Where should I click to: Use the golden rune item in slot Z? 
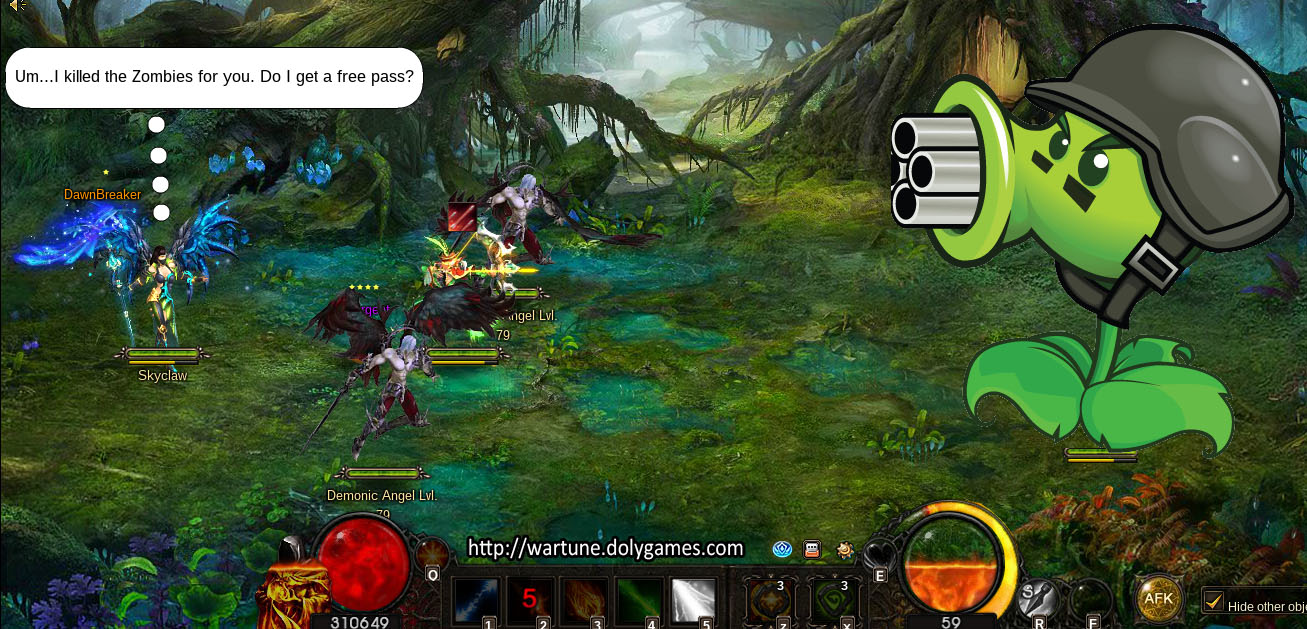[x=769, y=599]
